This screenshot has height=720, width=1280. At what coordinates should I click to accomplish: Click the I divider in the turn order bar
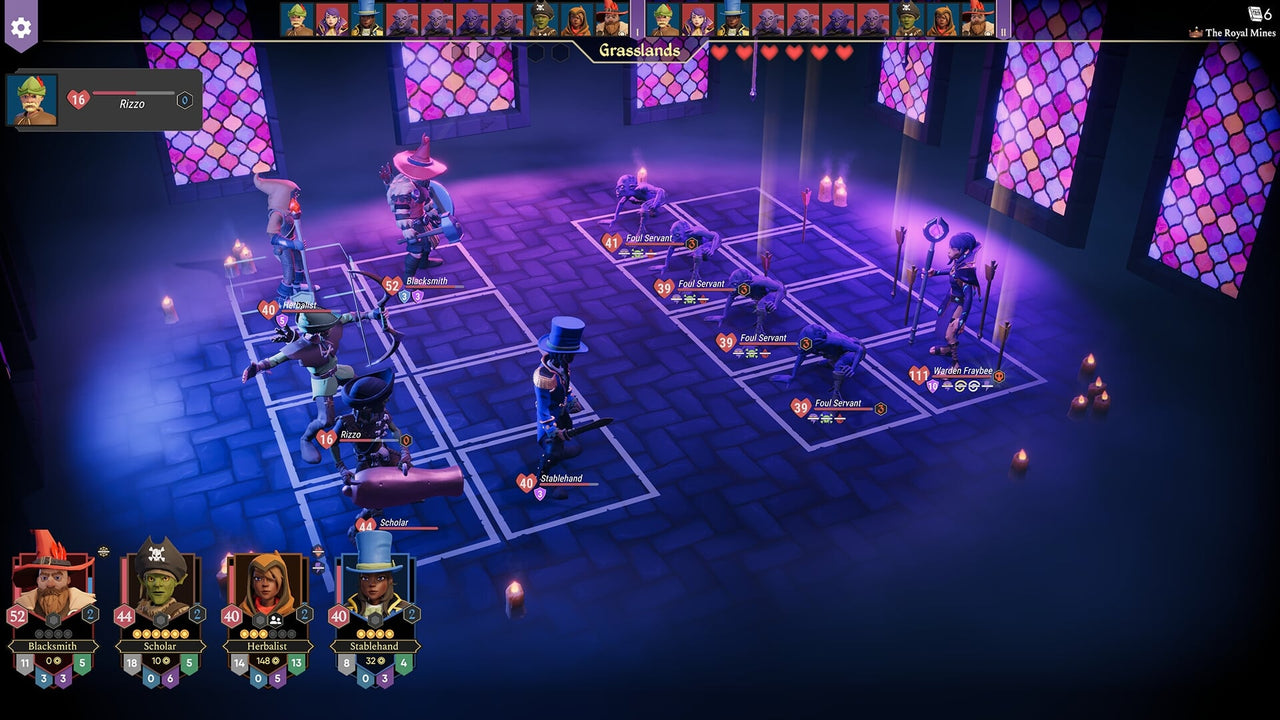(636, 30)
